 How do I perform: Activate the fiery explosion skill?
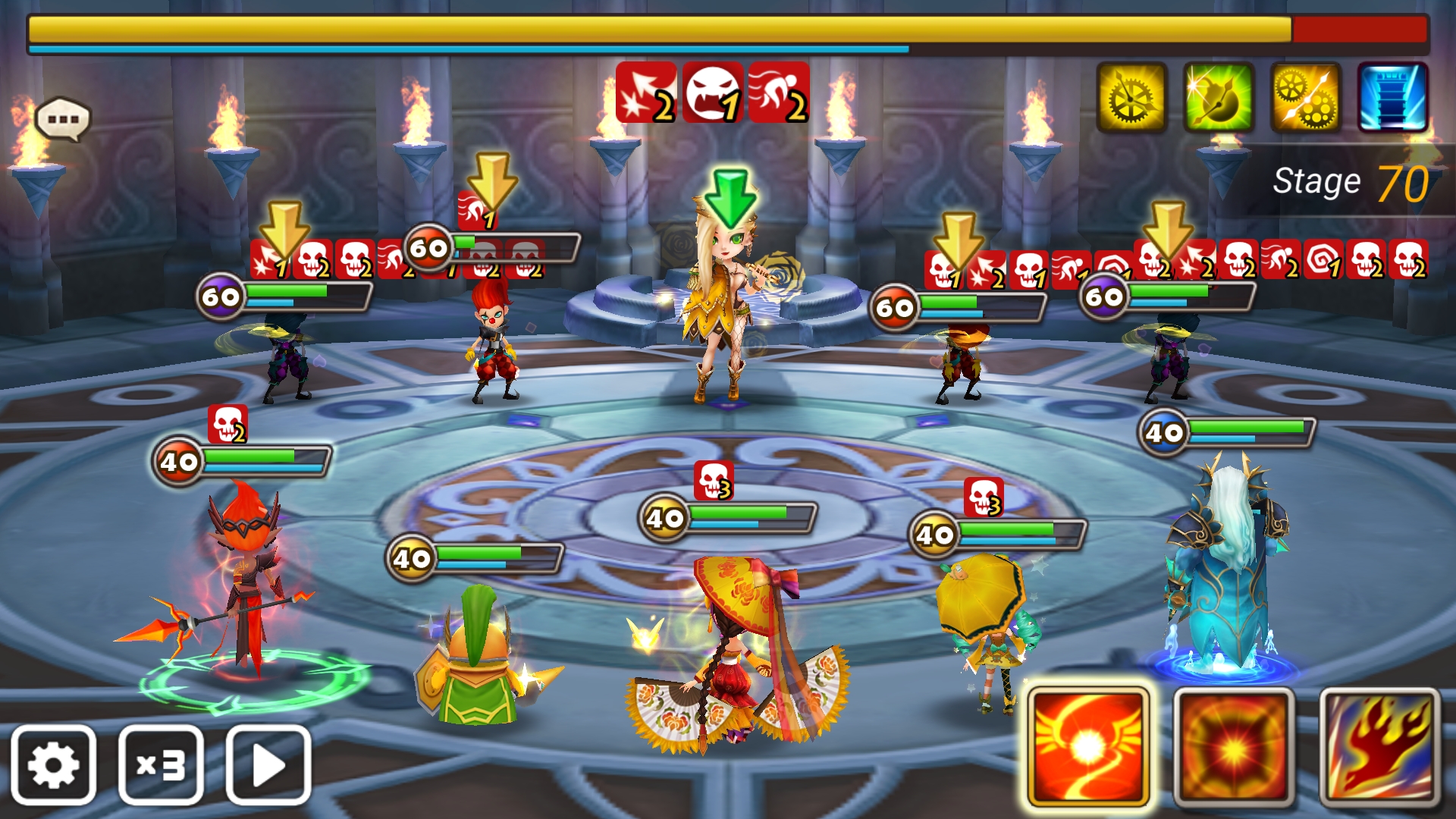(1234, 746)
